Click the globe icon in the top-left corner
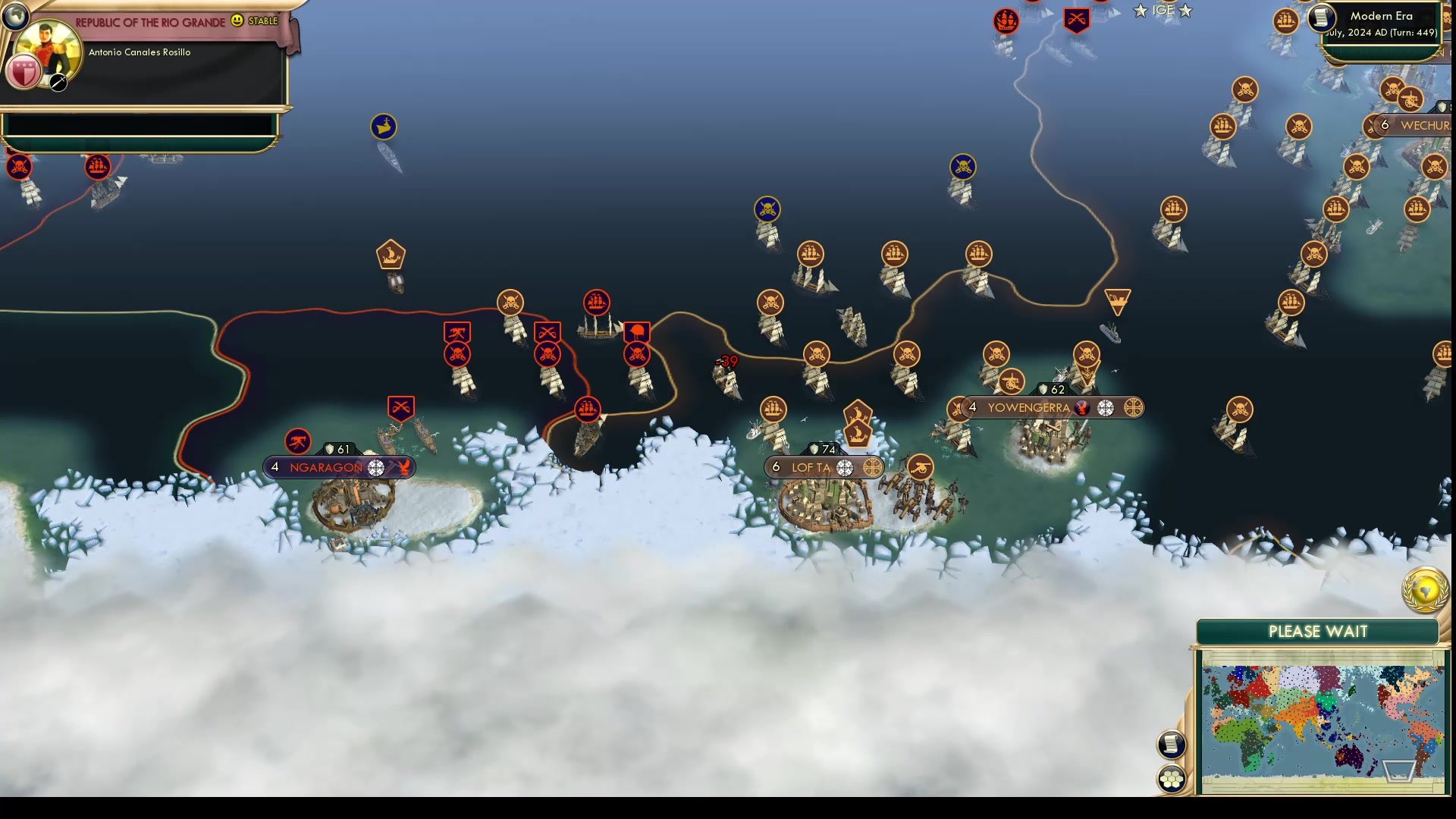The width and height of the screenshot is (1456, 819). (x=15, y=15)
